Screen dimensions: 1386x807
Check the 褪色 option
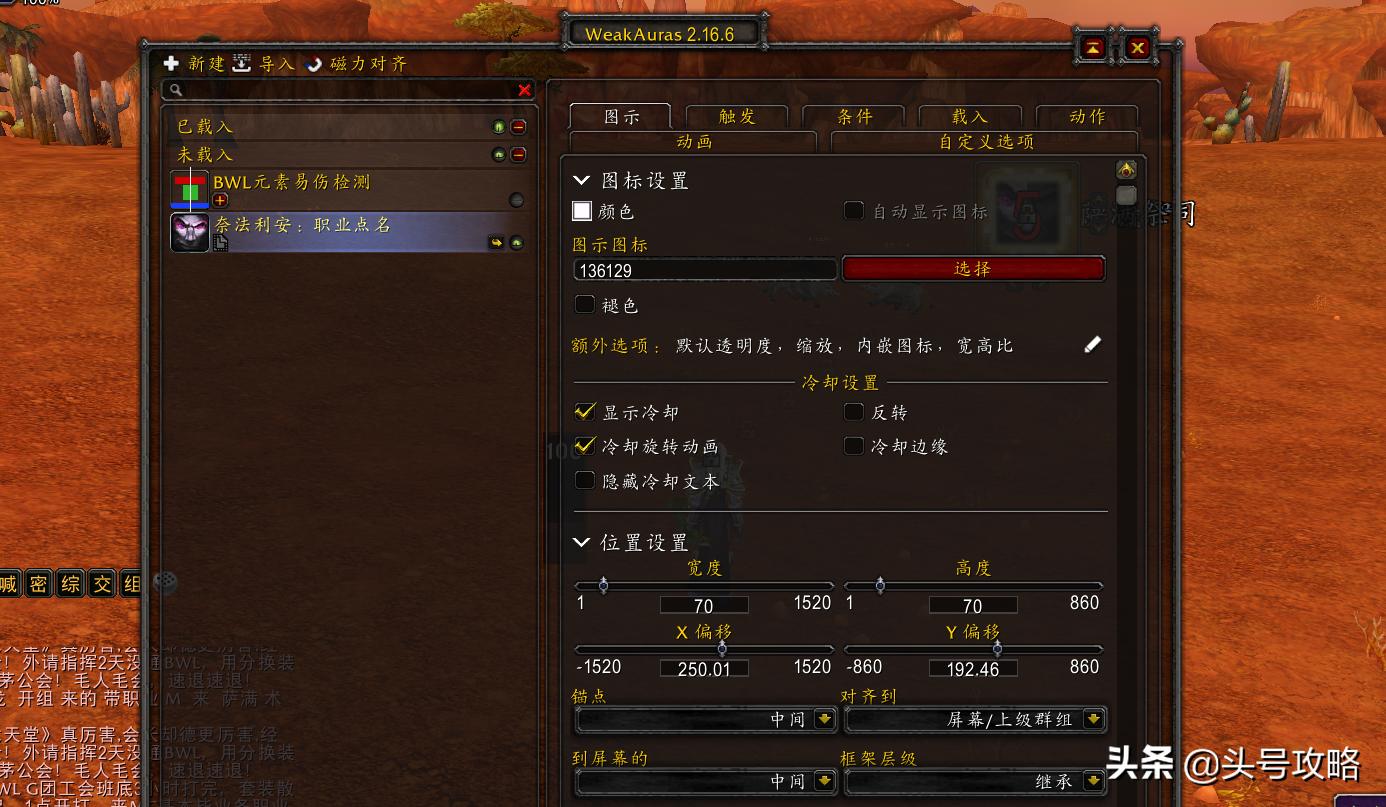[585, 304]
